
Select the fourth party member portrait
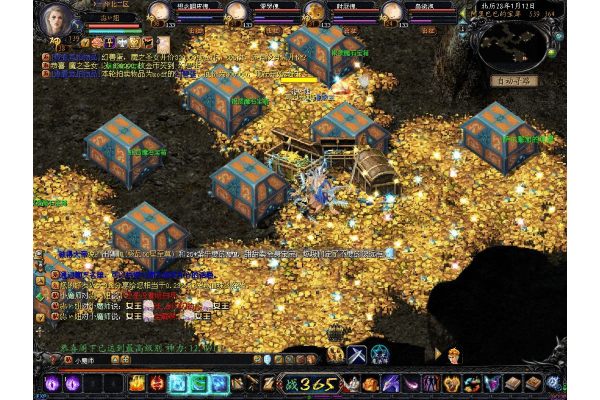coord(394,12)
